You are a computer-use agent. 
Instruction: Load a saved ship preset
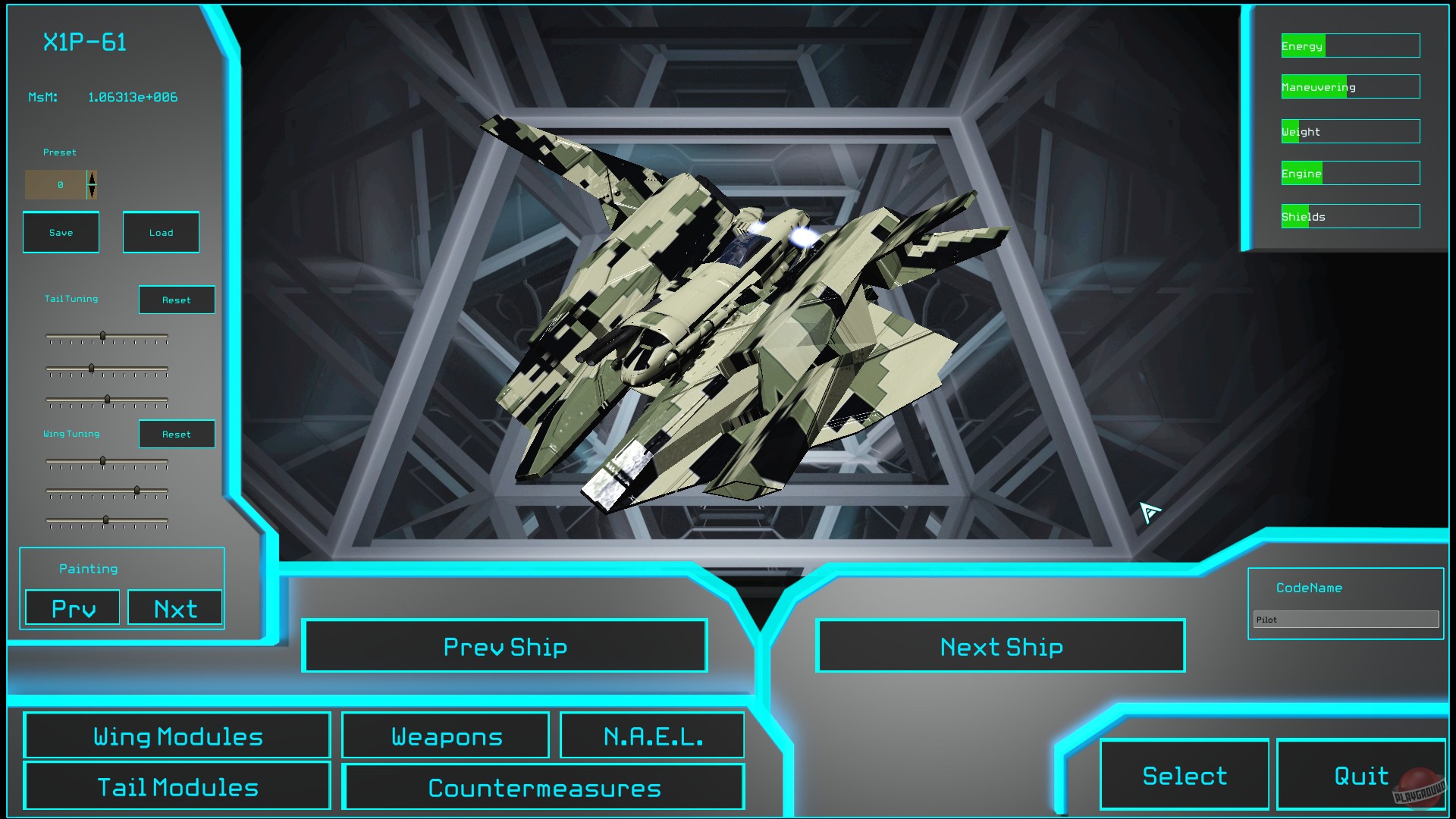[161, 232]
